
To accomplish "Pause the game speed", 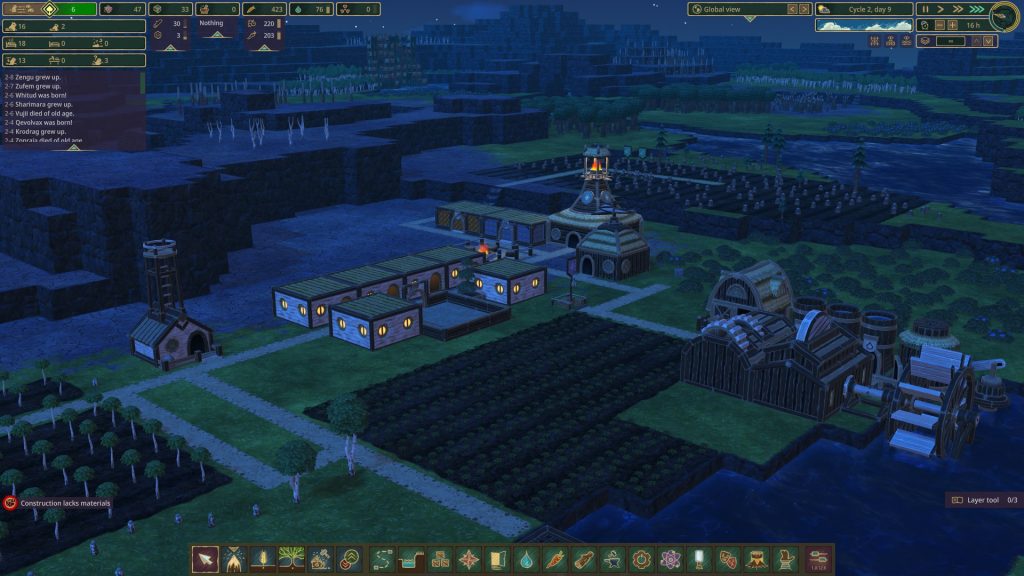I will pos(924,9).
